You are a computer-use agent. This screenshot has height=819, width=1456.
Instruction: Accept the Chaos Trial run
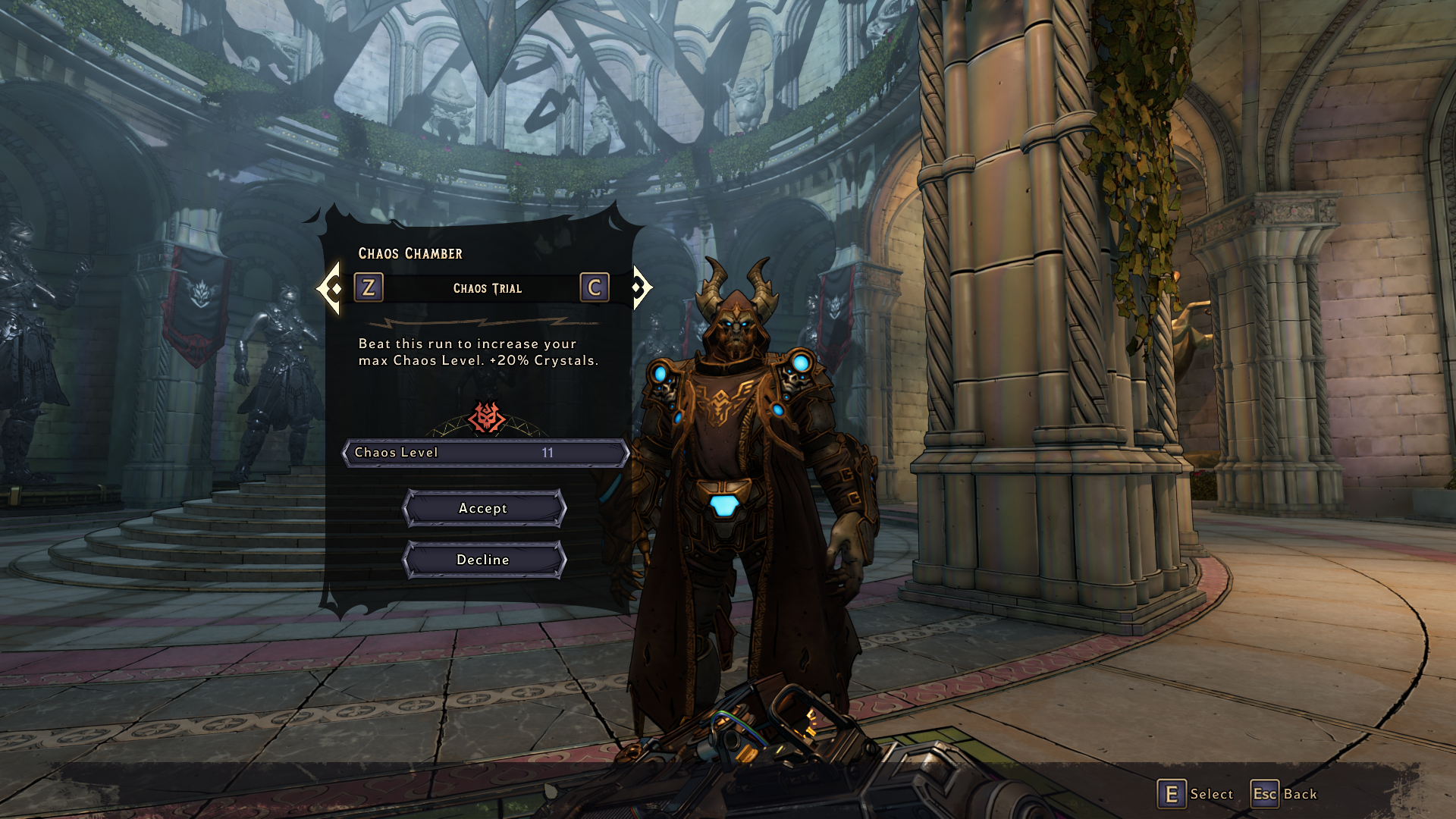pyautogui.click(x=484, y=508)
